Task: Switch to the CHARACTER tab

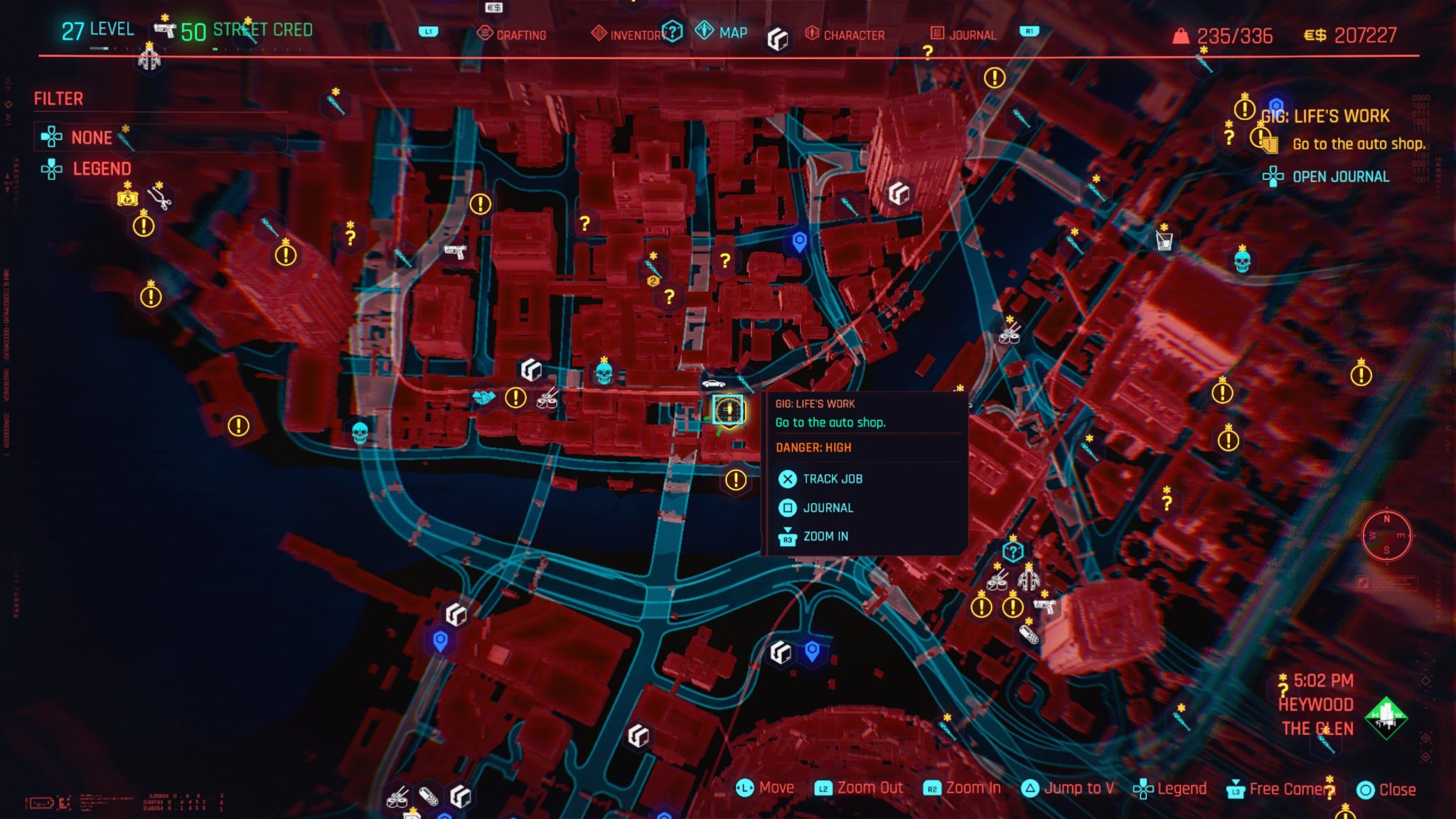Action: [x=852, y=33]
